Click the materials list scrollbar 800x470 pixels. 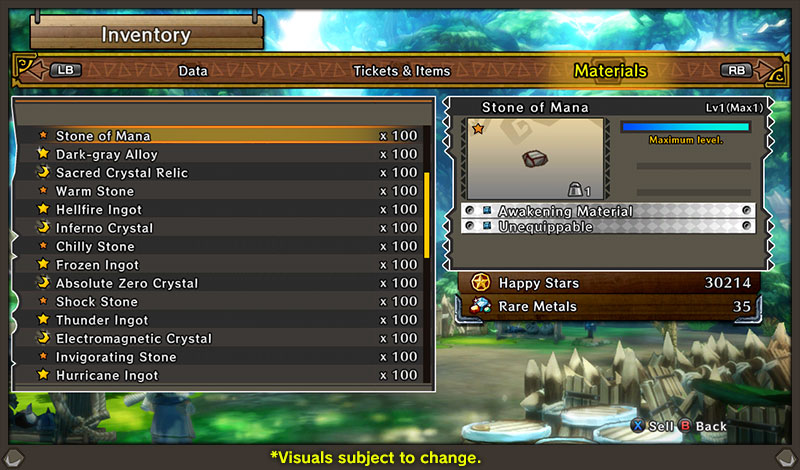[x=428, y=215]
